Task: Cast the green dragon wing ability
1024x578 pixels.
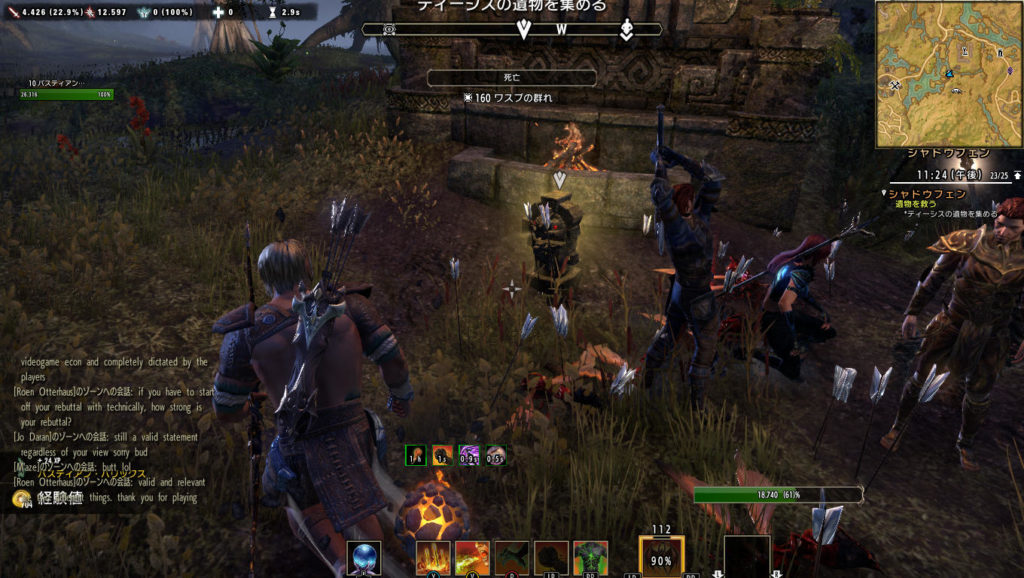Action: [x=512, y=558]
